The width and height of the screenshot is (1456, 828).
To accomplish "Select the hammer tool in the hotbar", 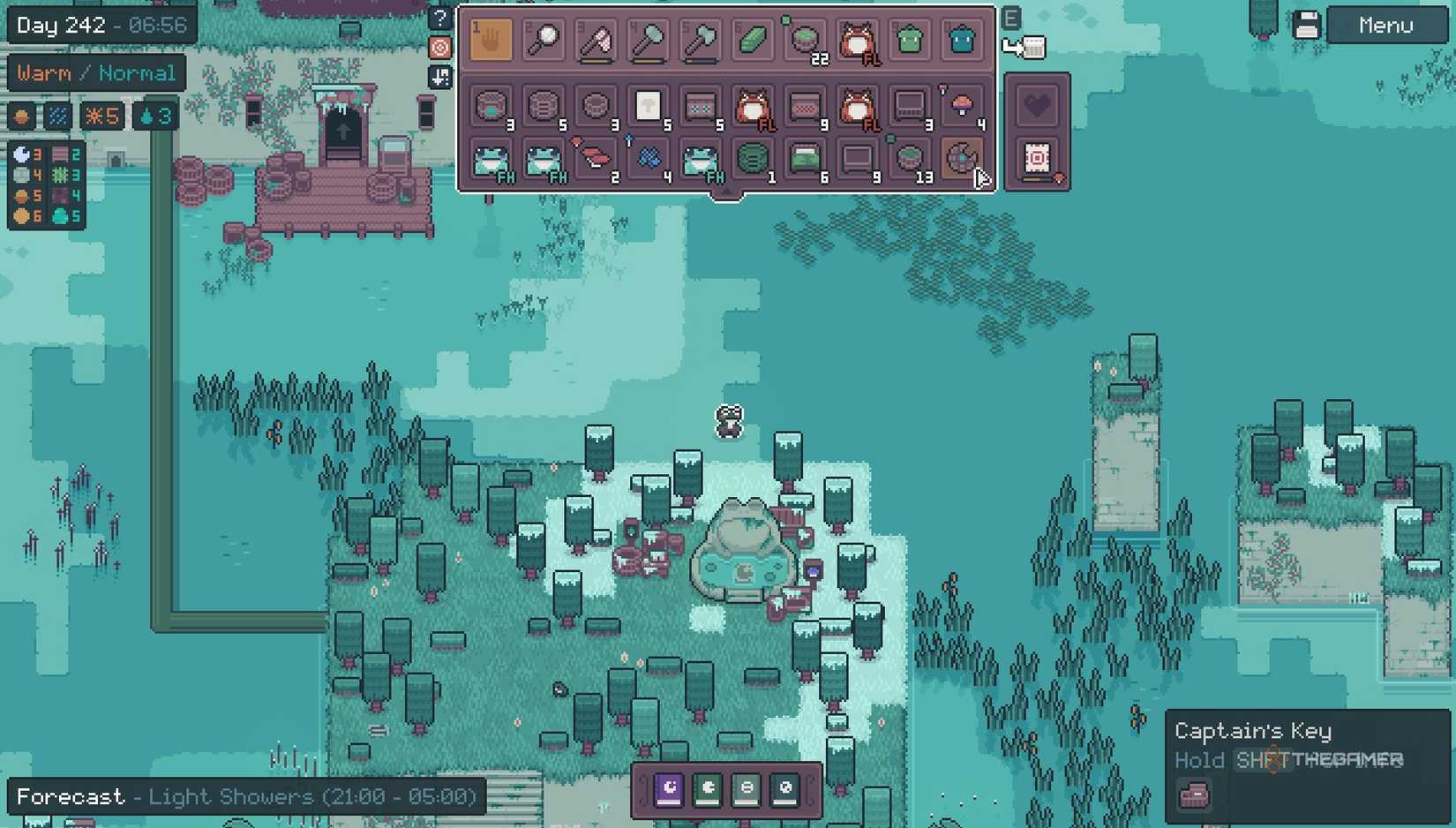I will click(x=647, y=39).
